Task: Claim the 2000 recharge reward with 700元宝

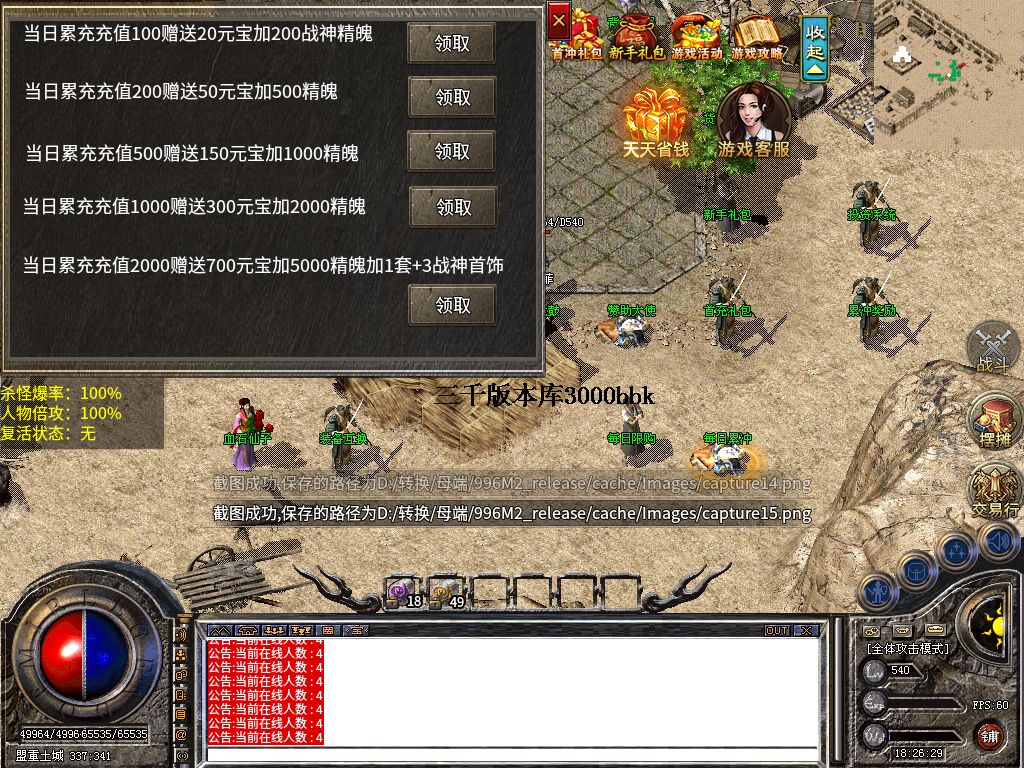Action: (x=452, y=305)
